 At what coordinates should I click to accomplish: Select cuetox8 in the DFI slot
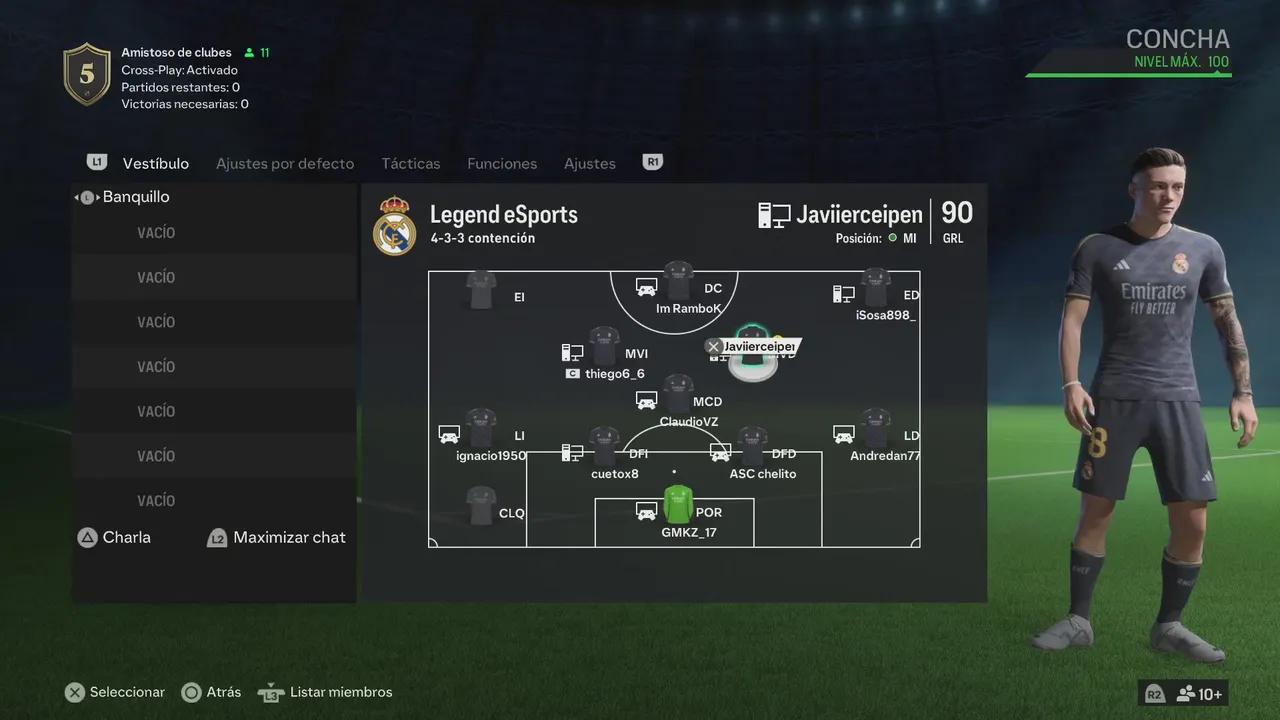pyautogui.click(x=604, y=449)
